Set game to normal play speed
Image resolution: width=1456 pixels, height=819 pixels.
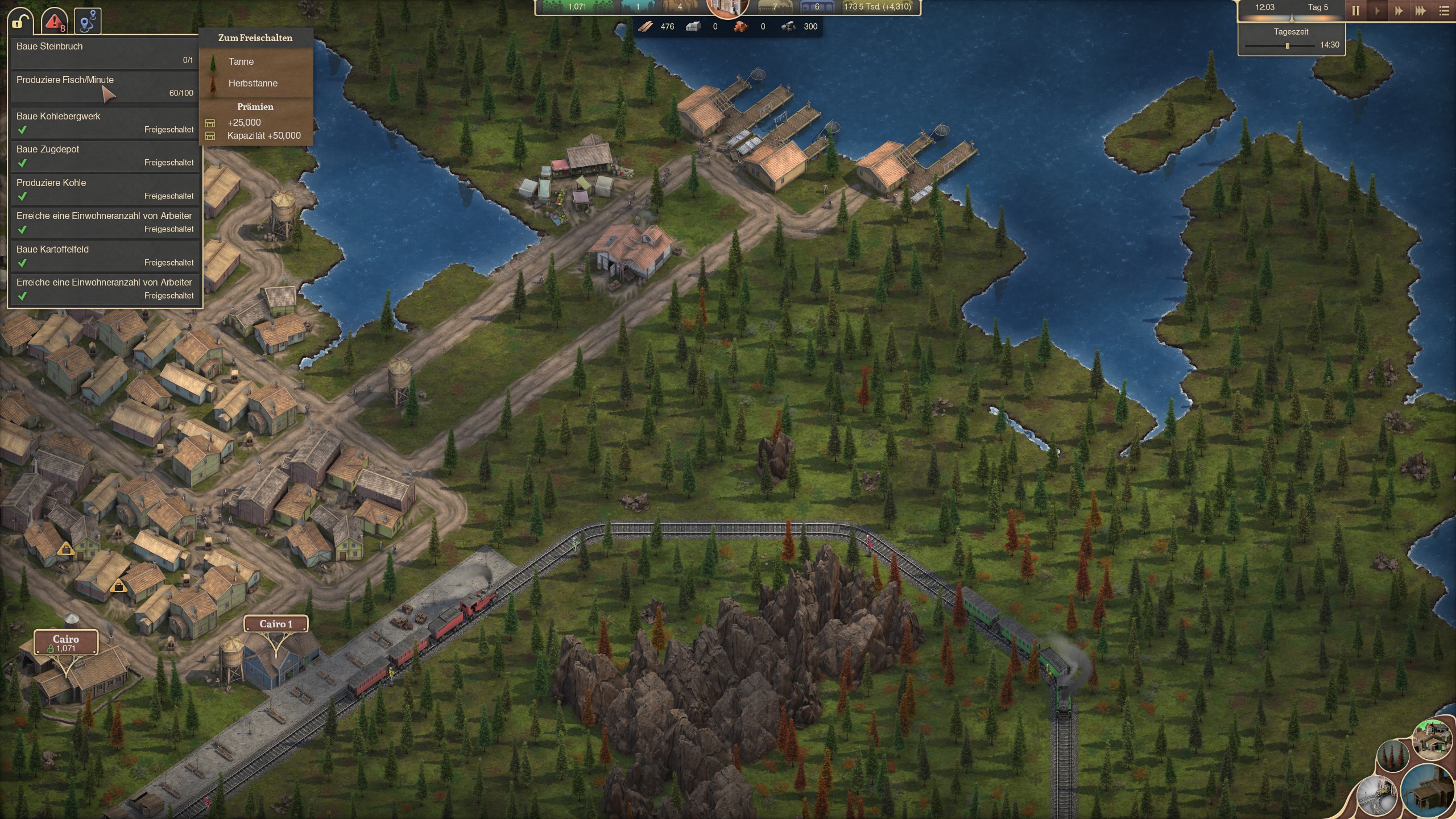click(1378, 11)
